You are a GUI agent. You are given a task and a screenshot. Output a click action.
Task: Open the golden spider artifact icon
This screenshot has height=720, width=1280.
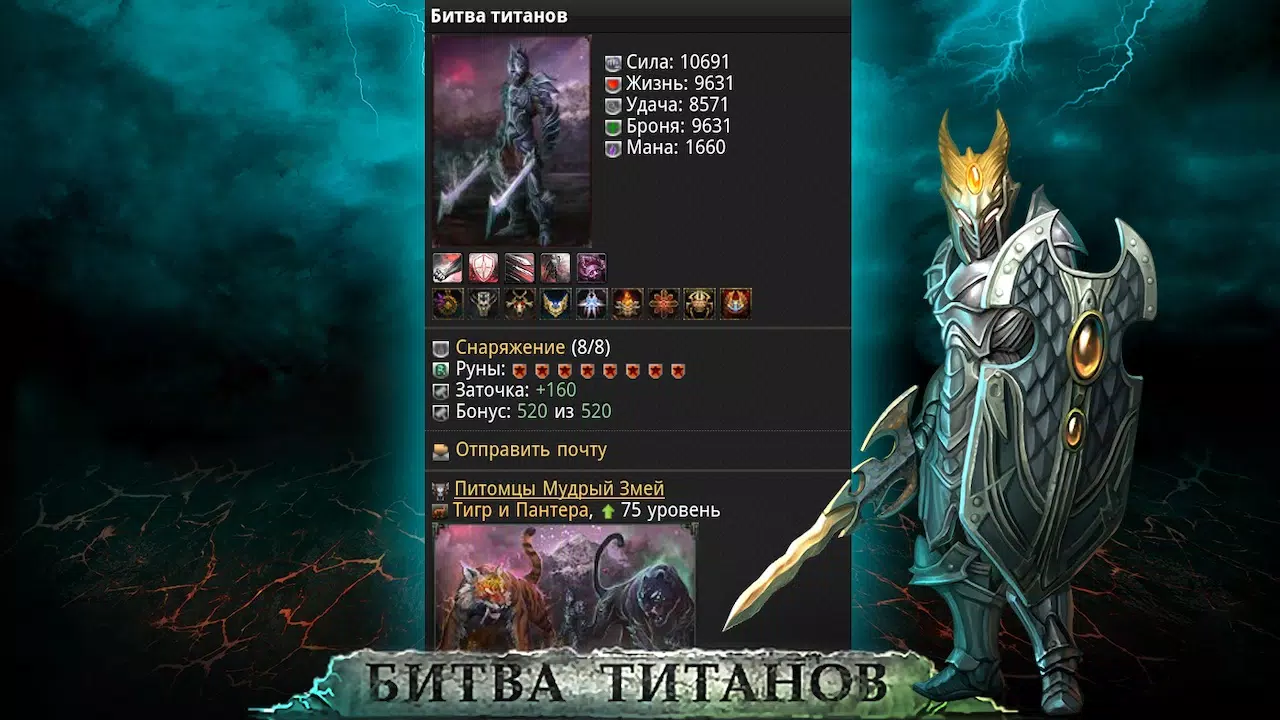point(699,302)
